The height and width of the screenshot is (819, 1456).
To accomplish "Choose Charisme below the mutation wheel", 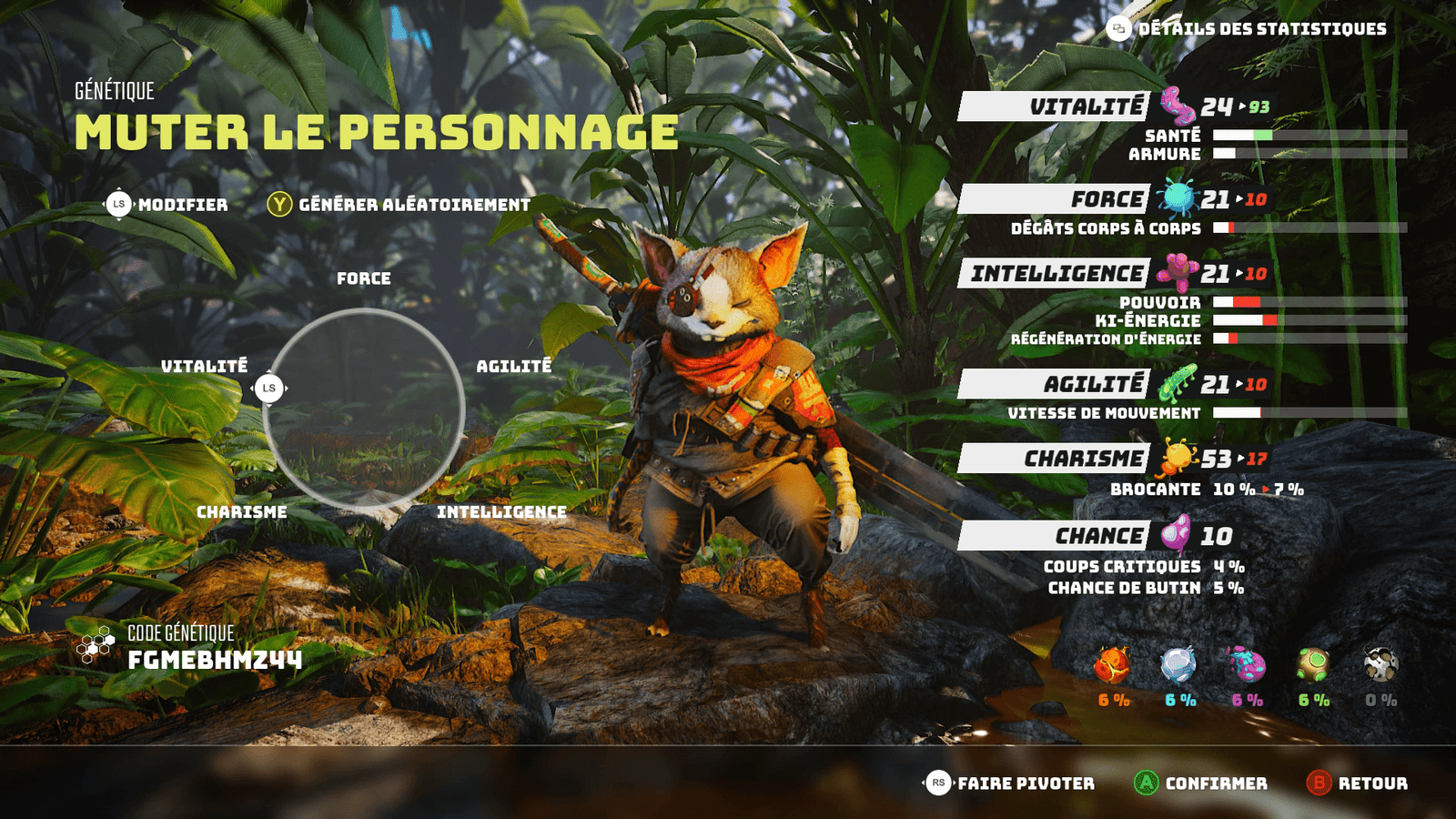I will click(242, 512).
